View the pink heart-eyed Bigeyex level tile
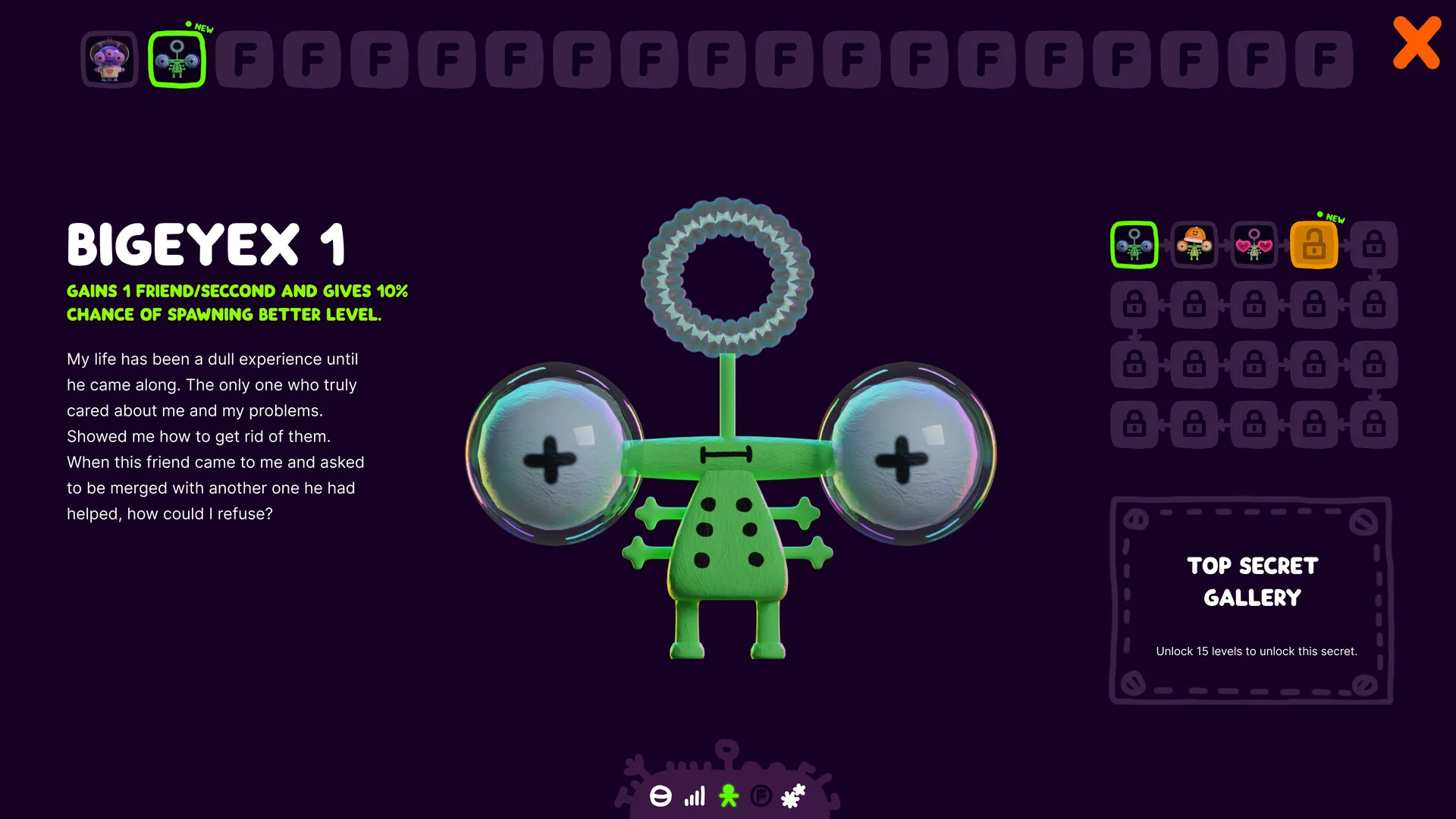Viewport: 1456px width, 819px height. pos(1254,245)
